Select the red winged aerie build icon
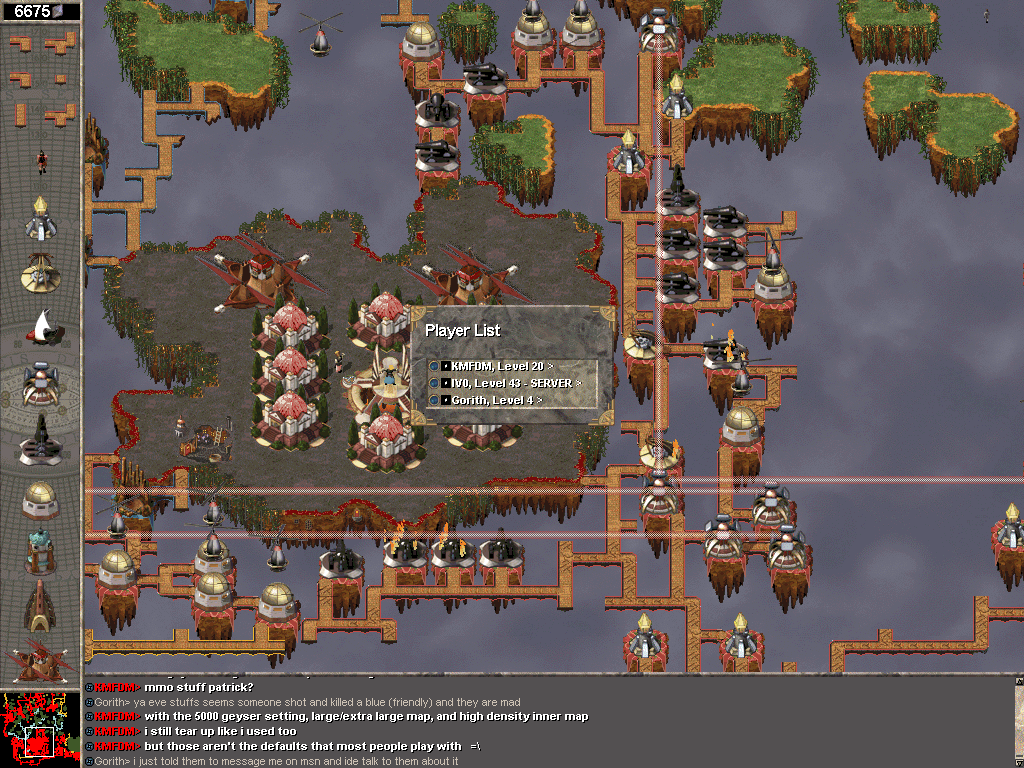 40,660
